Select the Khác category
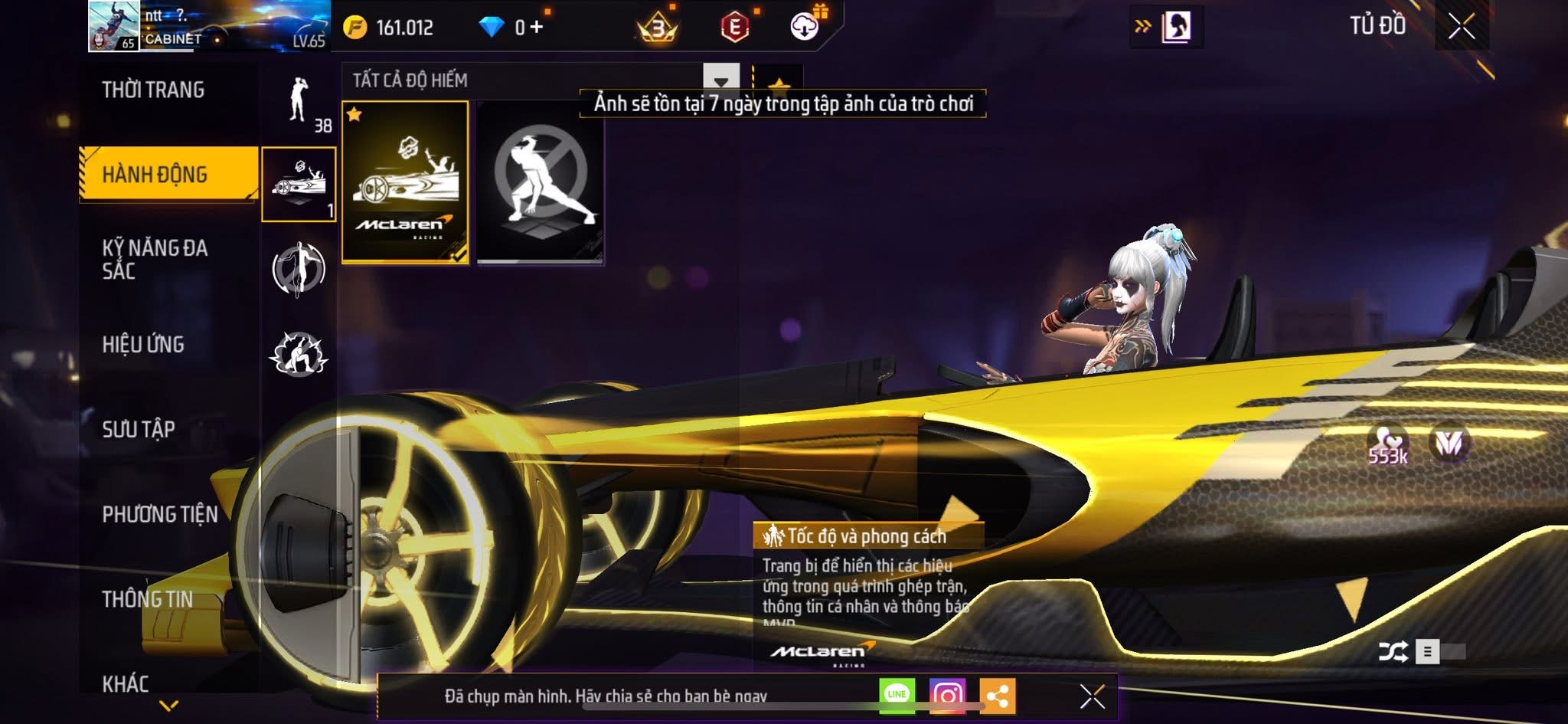The height and width of the screenshot is (724, 1568). (126, 683)
